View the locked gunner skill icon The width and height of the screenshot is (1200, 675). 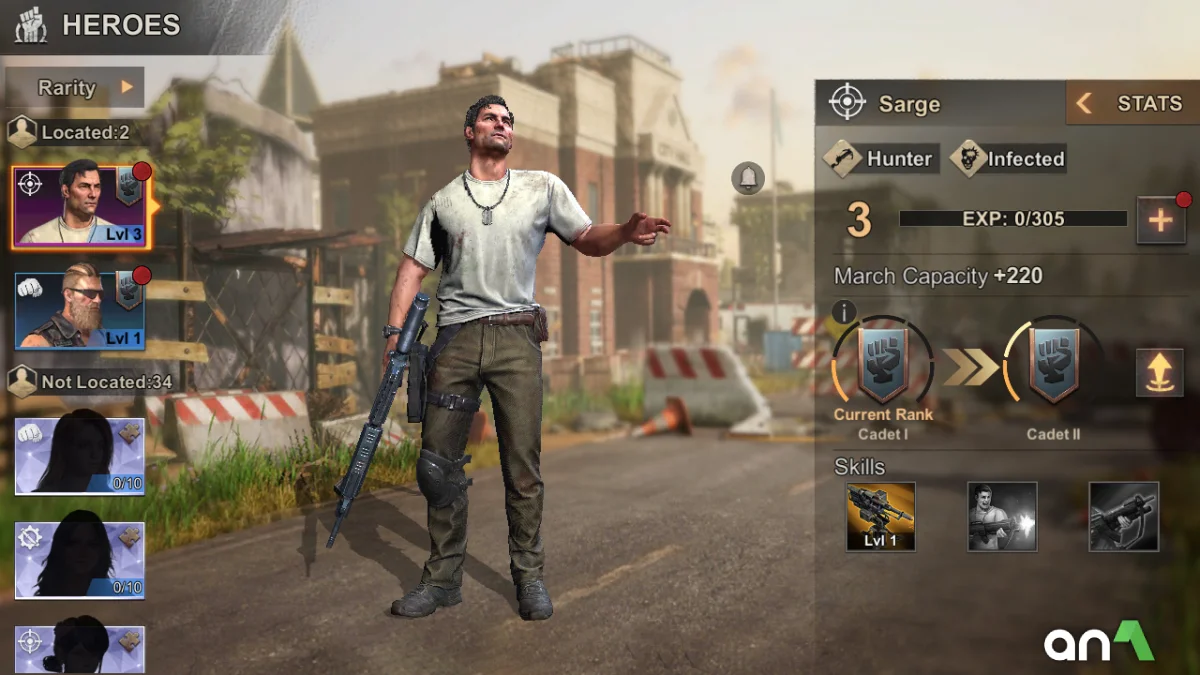point(1002,516)
